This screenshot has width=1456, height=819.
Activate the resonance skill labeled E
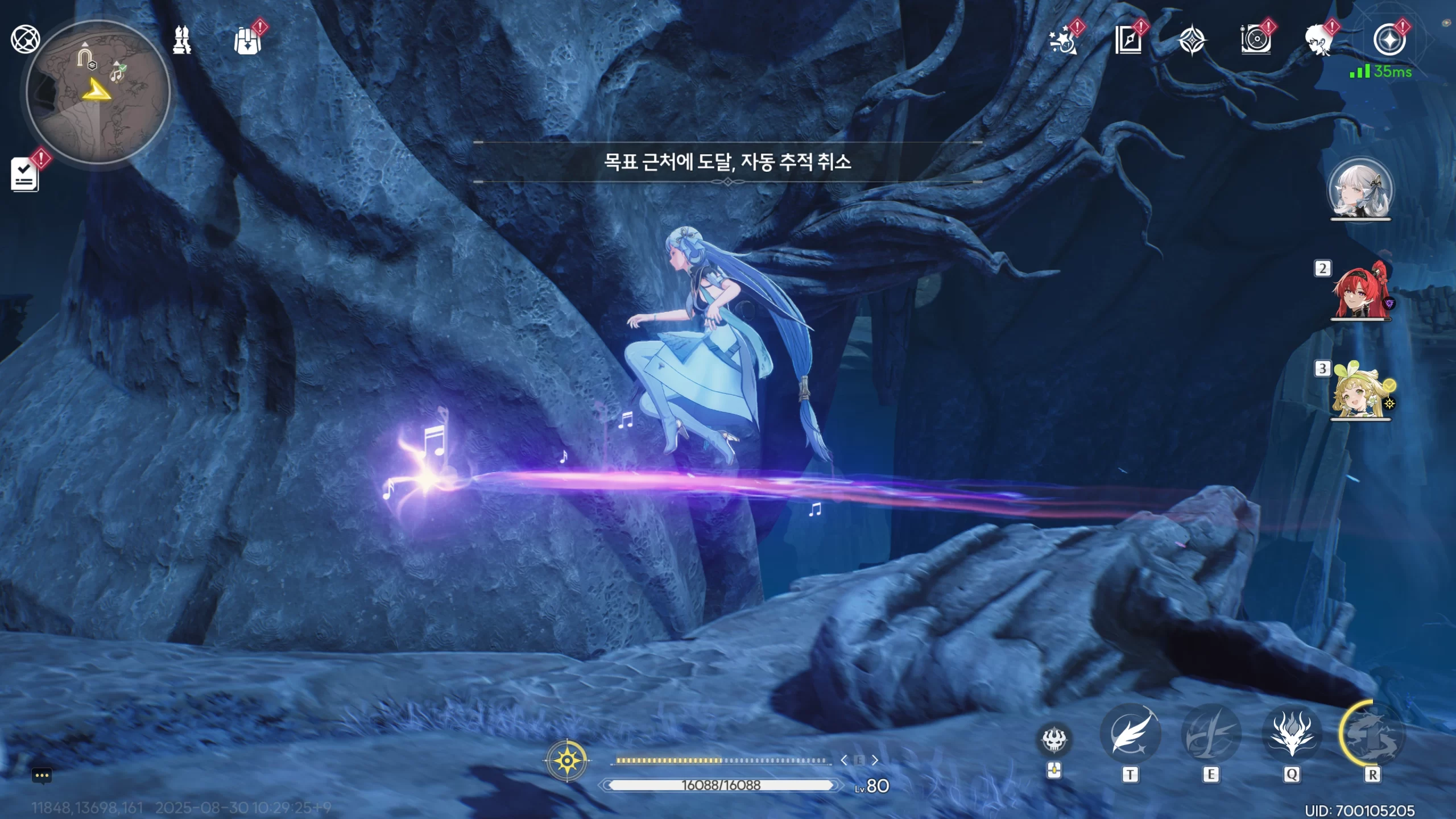point(1210,735)
